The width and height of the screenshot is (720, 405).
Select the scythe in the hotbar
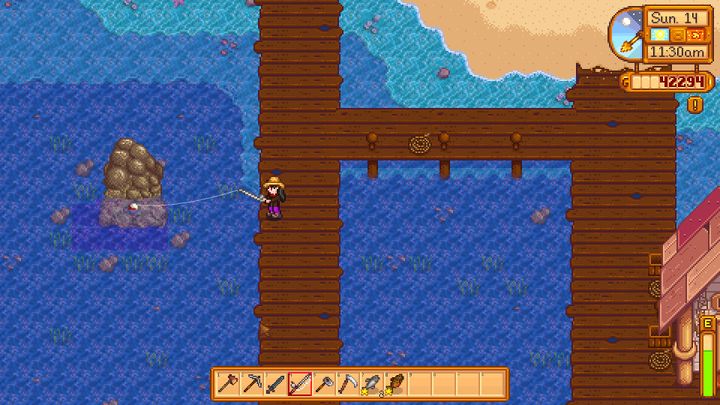click(x=347, y=382)
